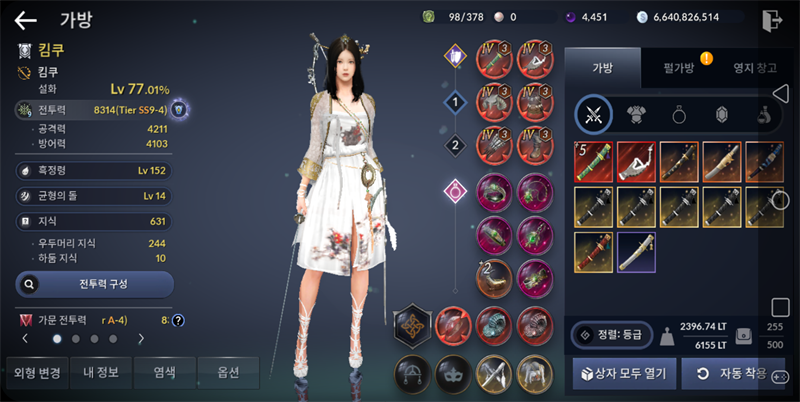Open the 옵션 options
Screen dimensions: 800x402
(228, 372)
